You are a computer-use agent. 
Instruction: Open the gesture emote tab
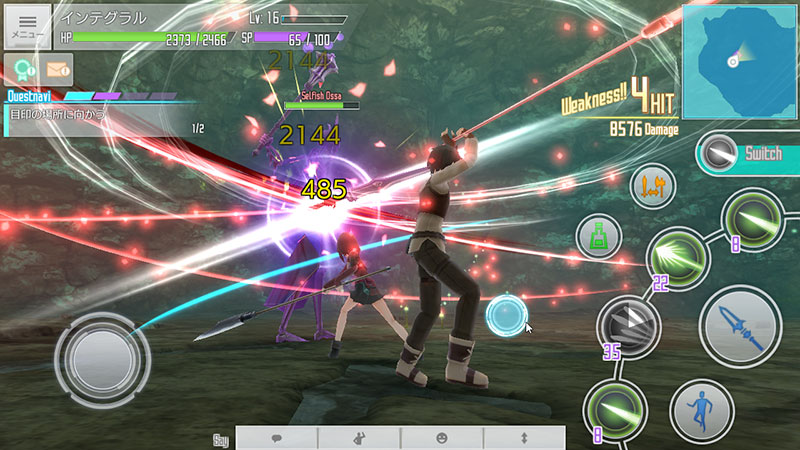point(359,438)
